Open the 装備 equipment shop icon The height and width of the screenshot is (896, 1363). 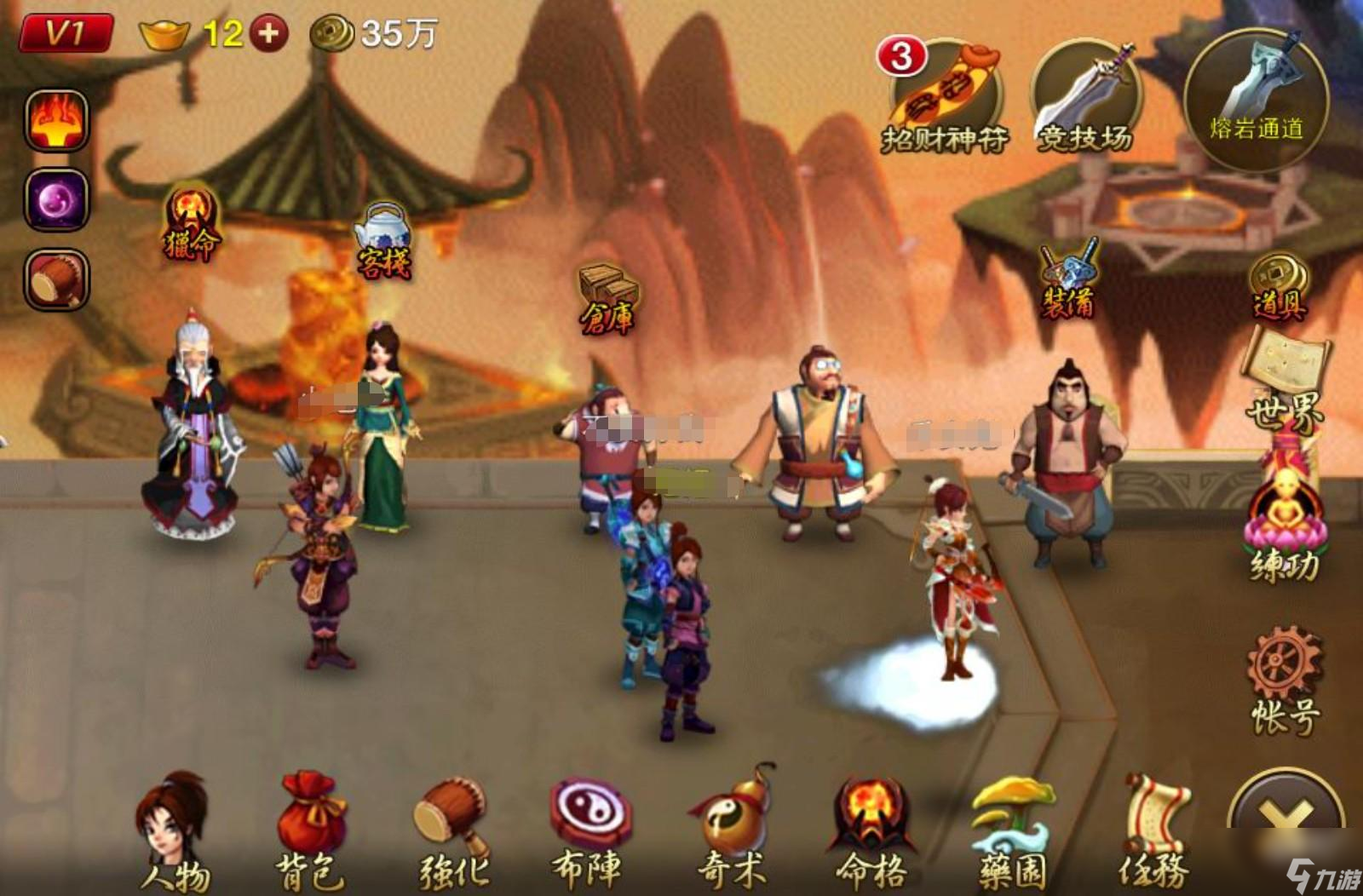(1068, 279)
